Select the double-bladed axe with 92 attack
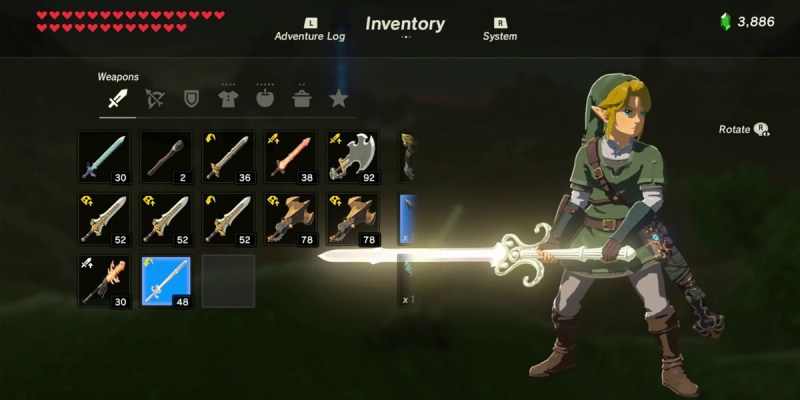The image size is (800, 400). tap(353, 156)
